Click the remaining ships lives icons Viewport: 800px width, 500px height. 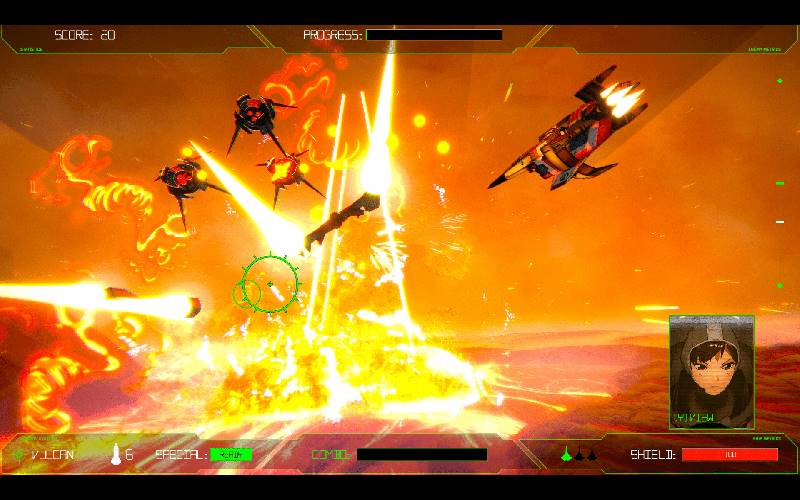579,454
